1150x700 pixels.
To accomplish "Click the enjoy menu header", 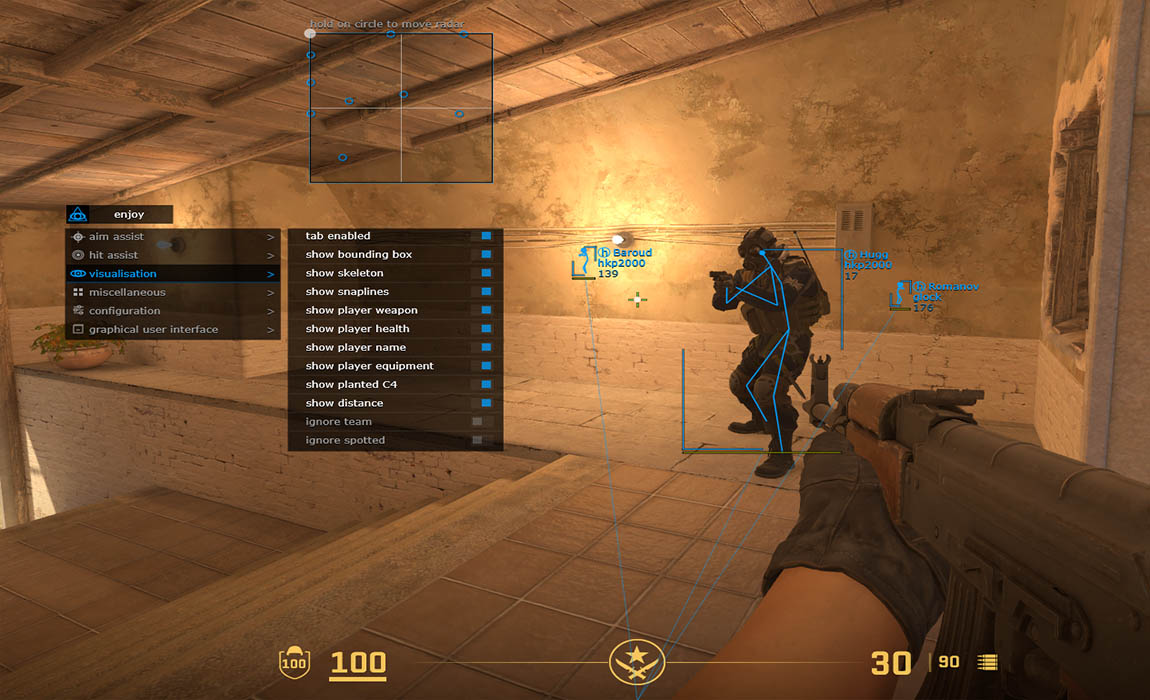I will click(129, 214).
